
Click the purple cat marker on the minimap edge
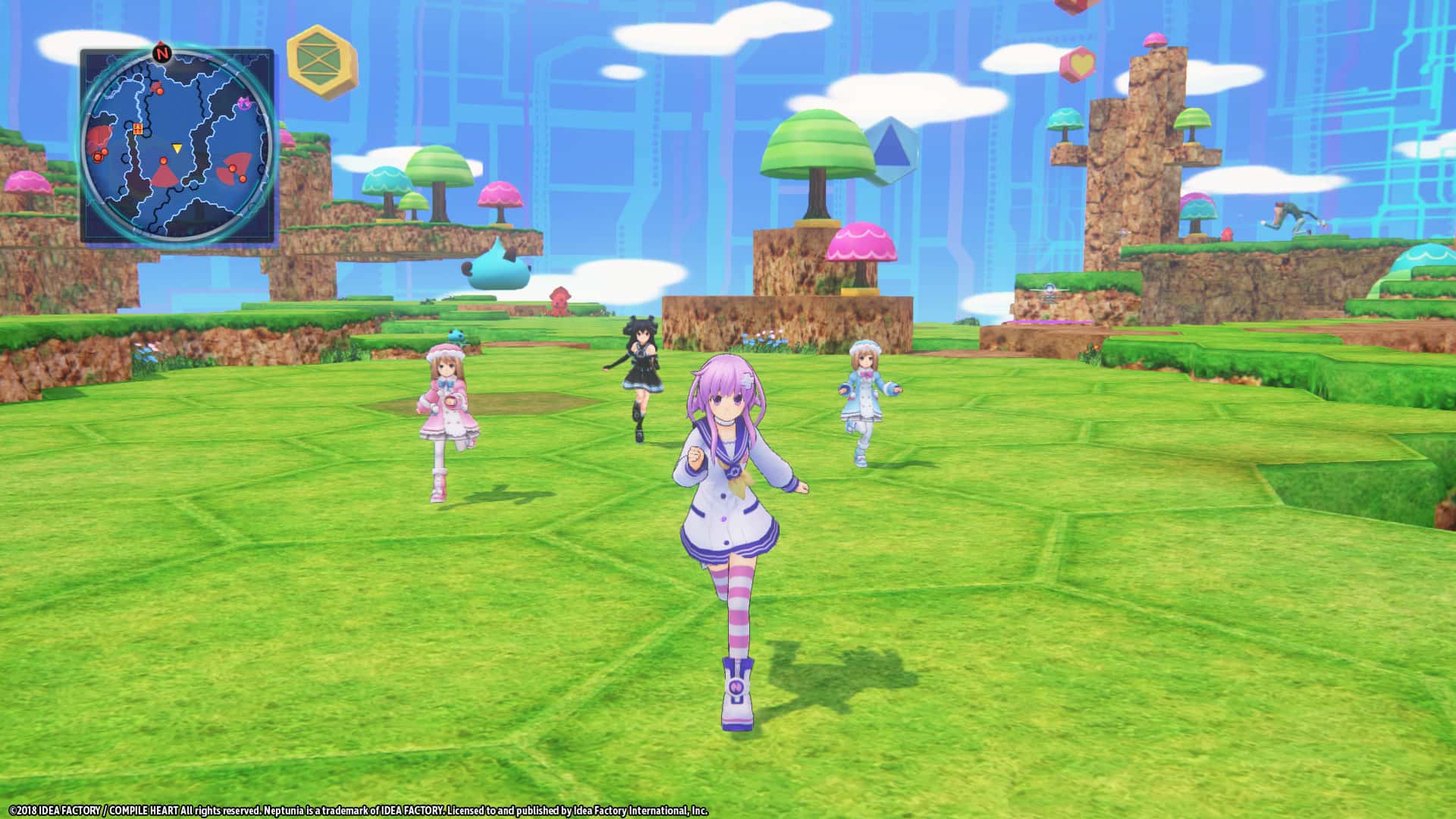243,103
